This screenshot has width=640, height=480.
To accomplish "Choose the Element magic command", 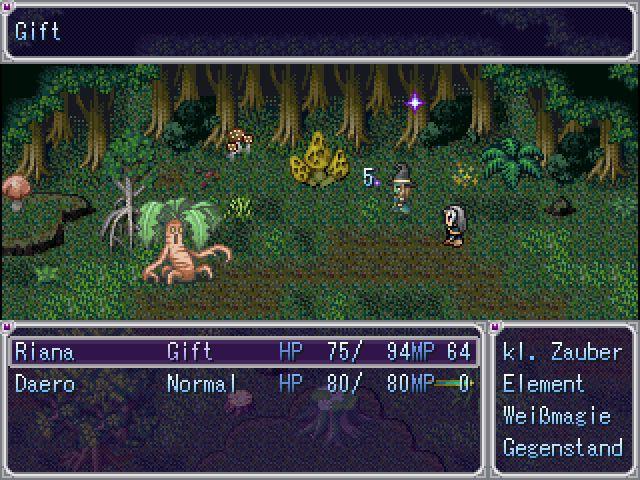I will (x=543, y=384).
